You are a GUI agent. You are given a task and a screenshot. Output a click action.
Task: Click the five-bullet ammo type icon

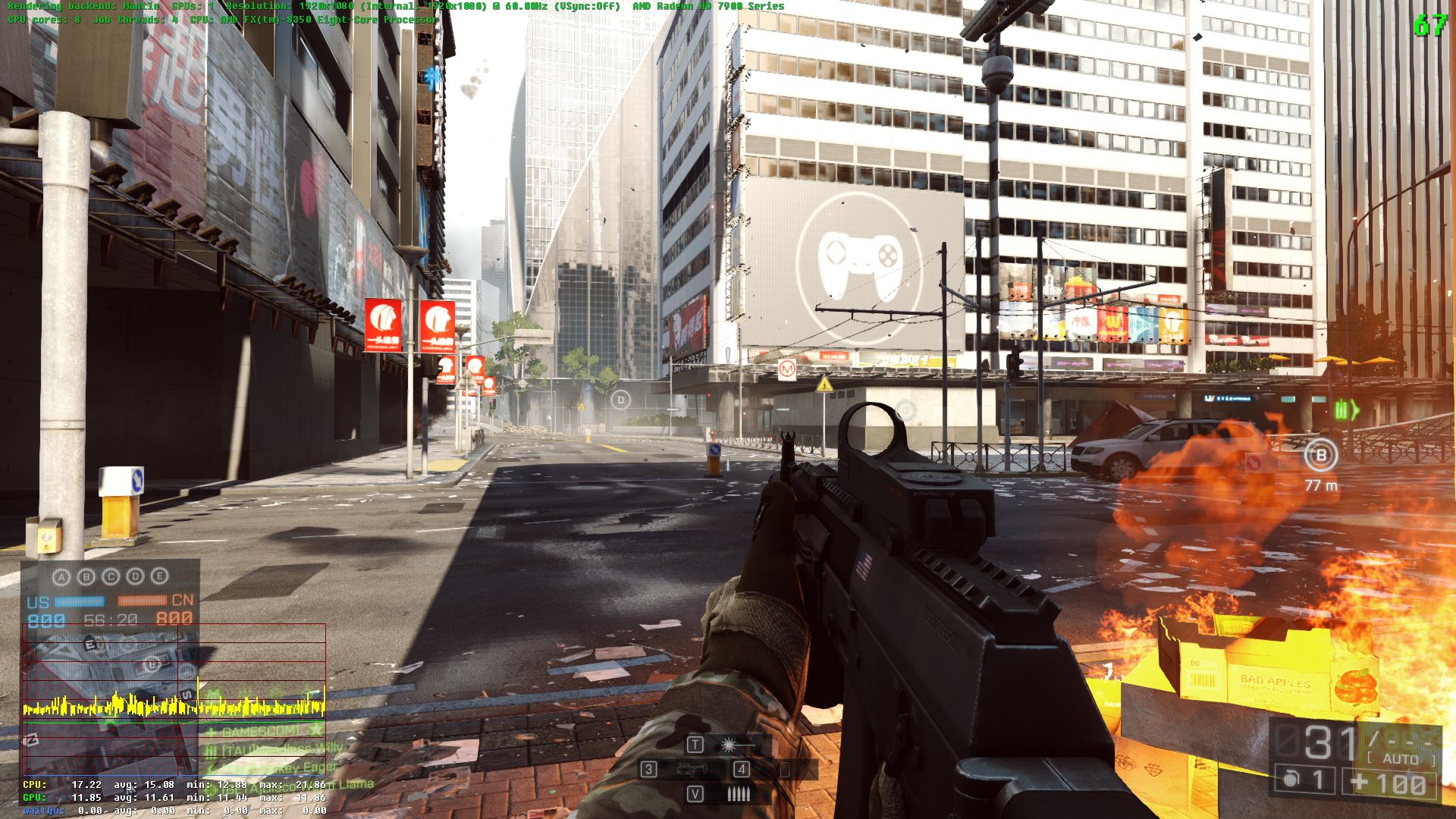(x=738, y=794)
